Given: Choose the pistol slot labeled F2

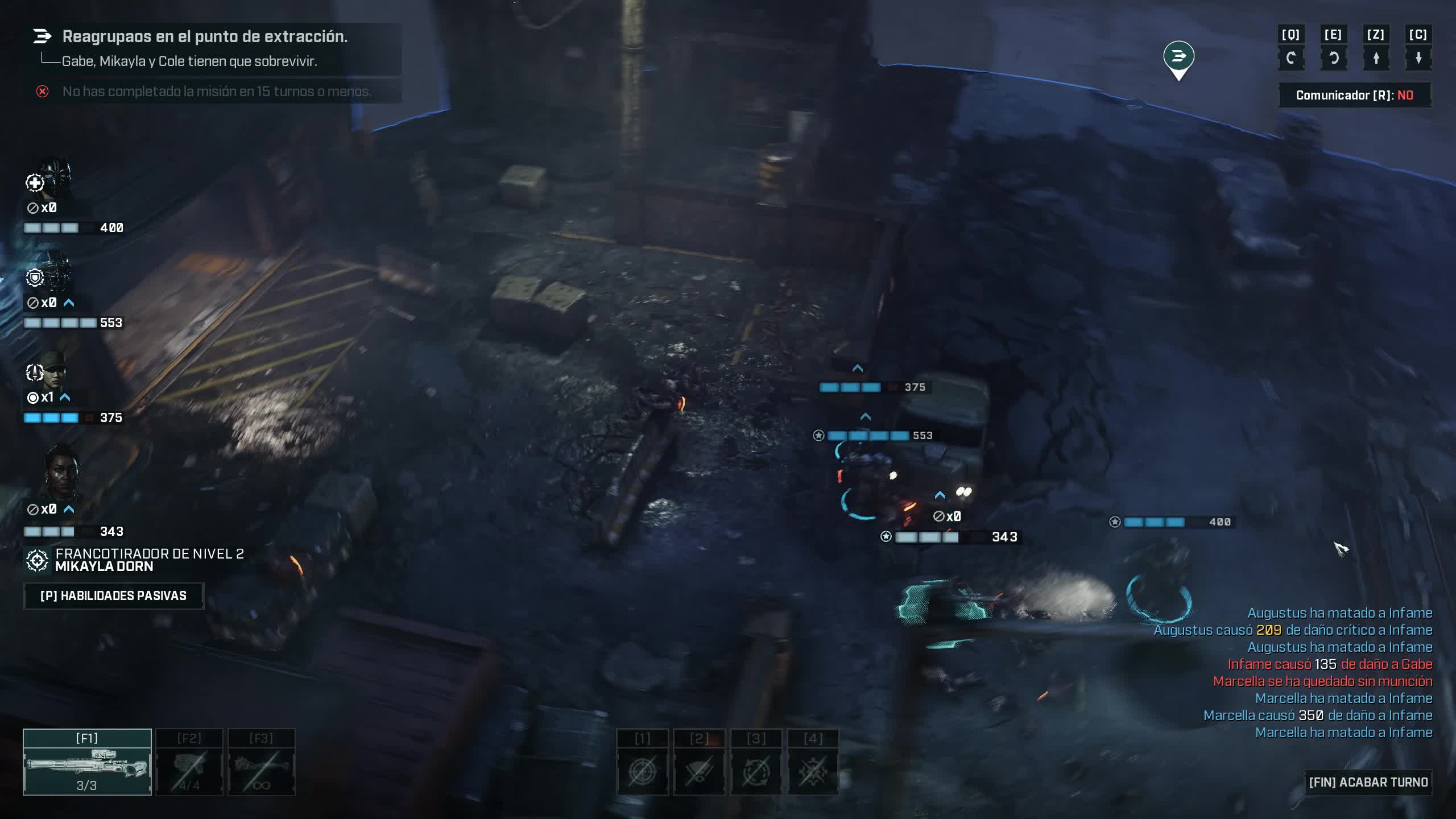Looking at the screenshot, I should 189,762.
